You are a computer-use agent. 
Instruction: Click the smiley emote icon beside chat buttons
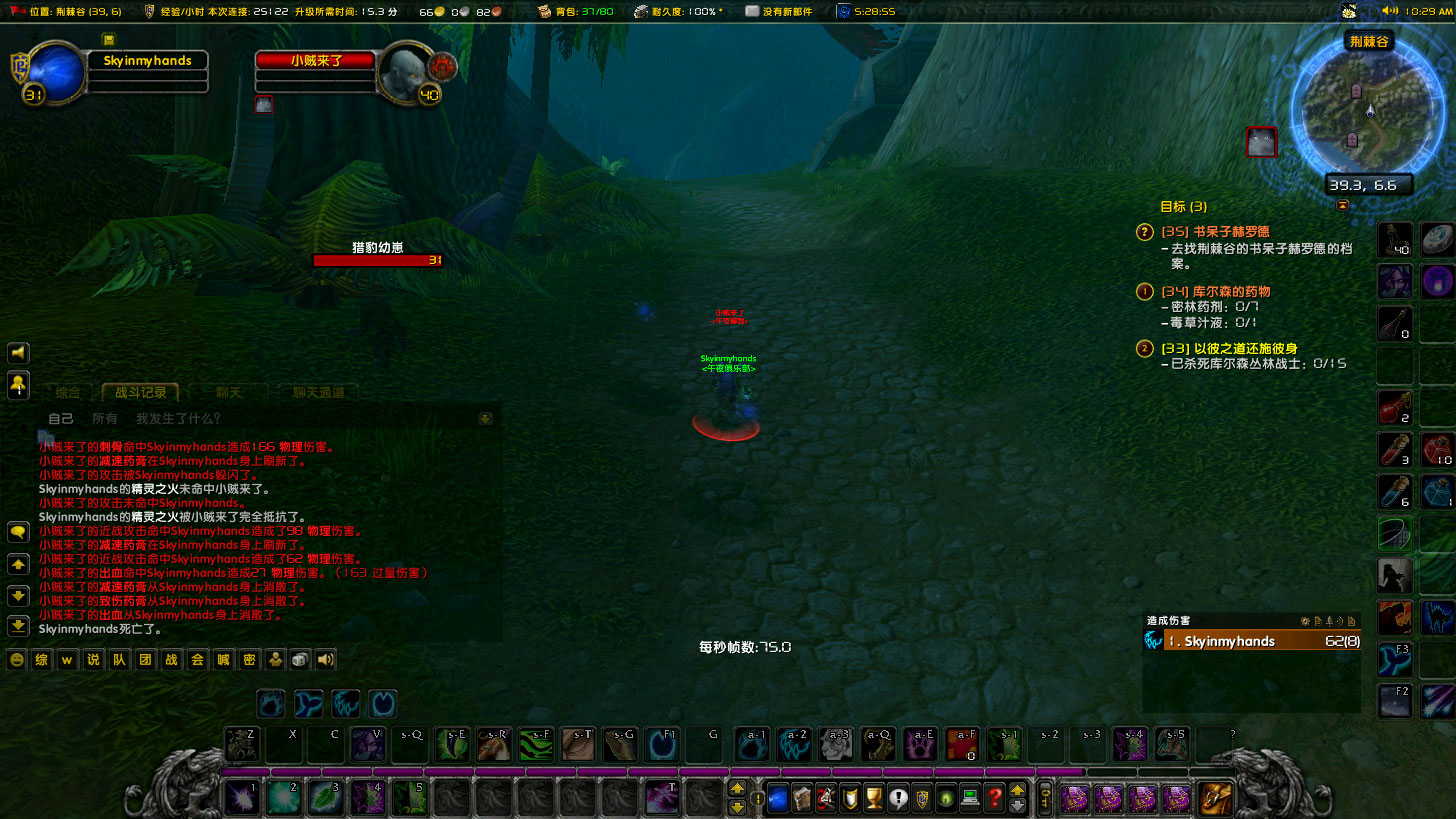17,659
